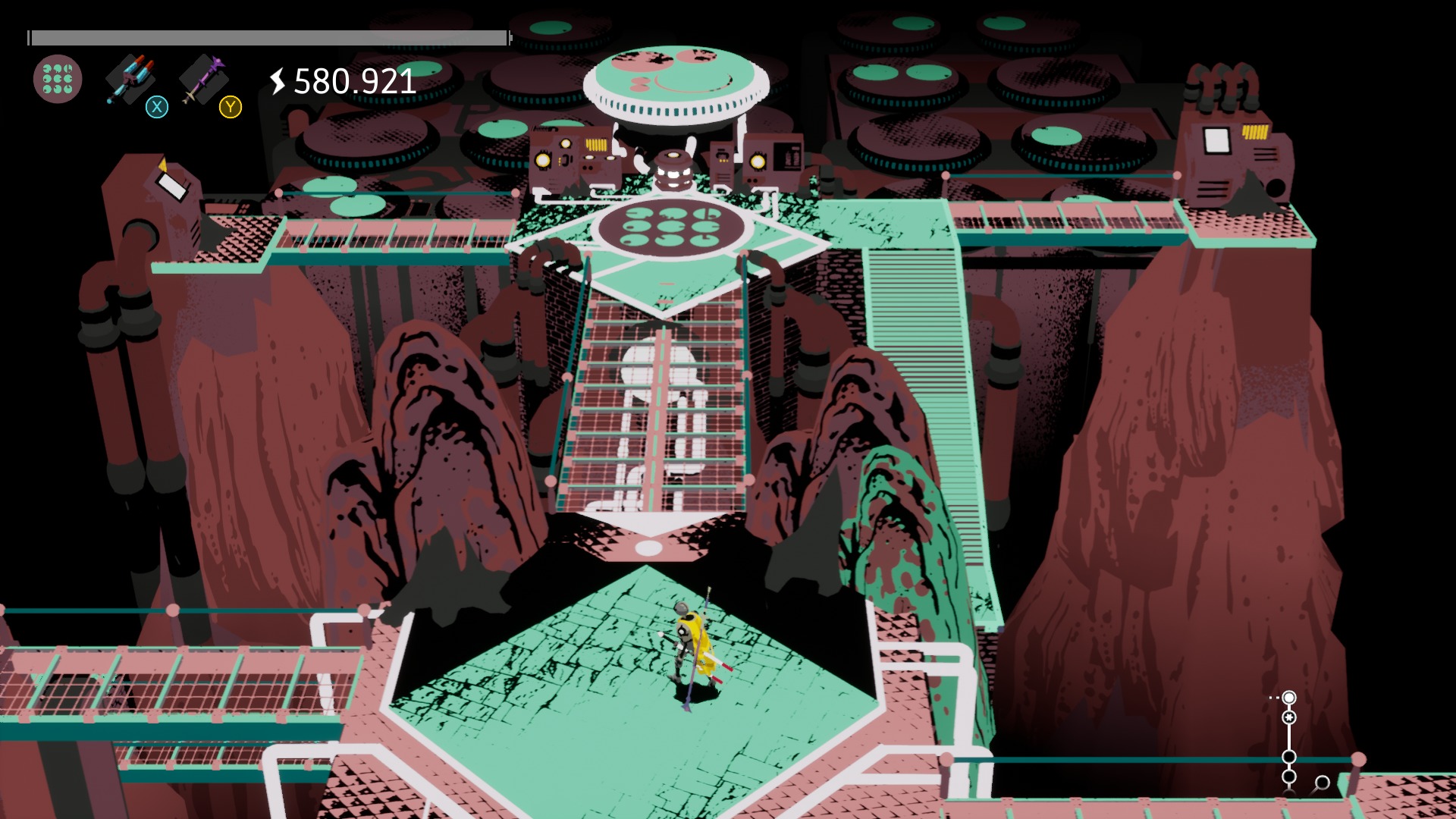Click the round nine-dot cores icon
The width and height of the screenshot is (1456, 819).
[x=58, y=79]
